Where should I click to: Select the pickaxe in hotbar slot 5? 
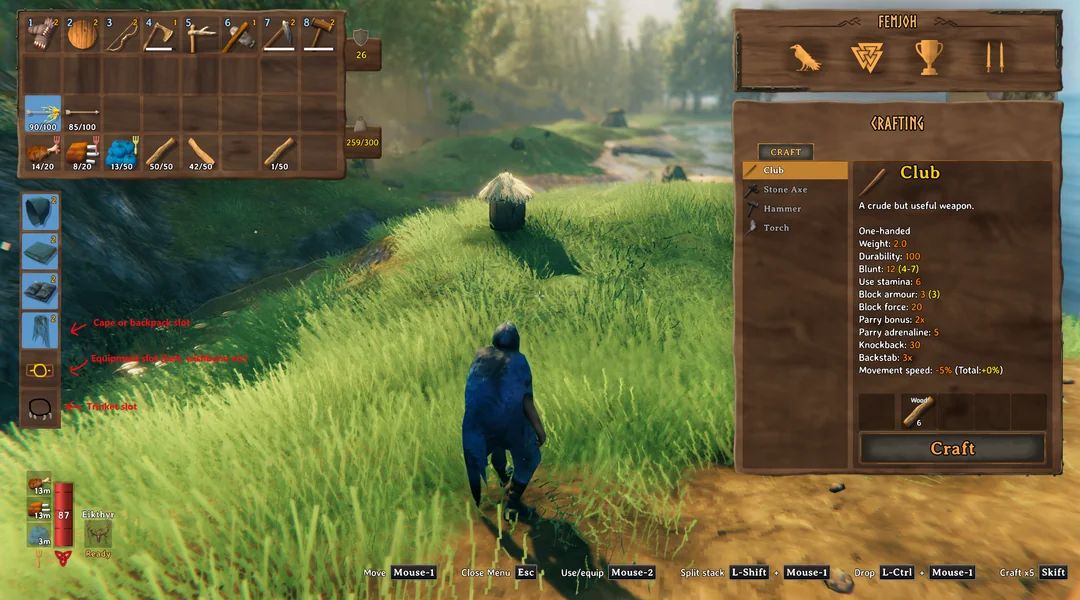pos(201,36)
